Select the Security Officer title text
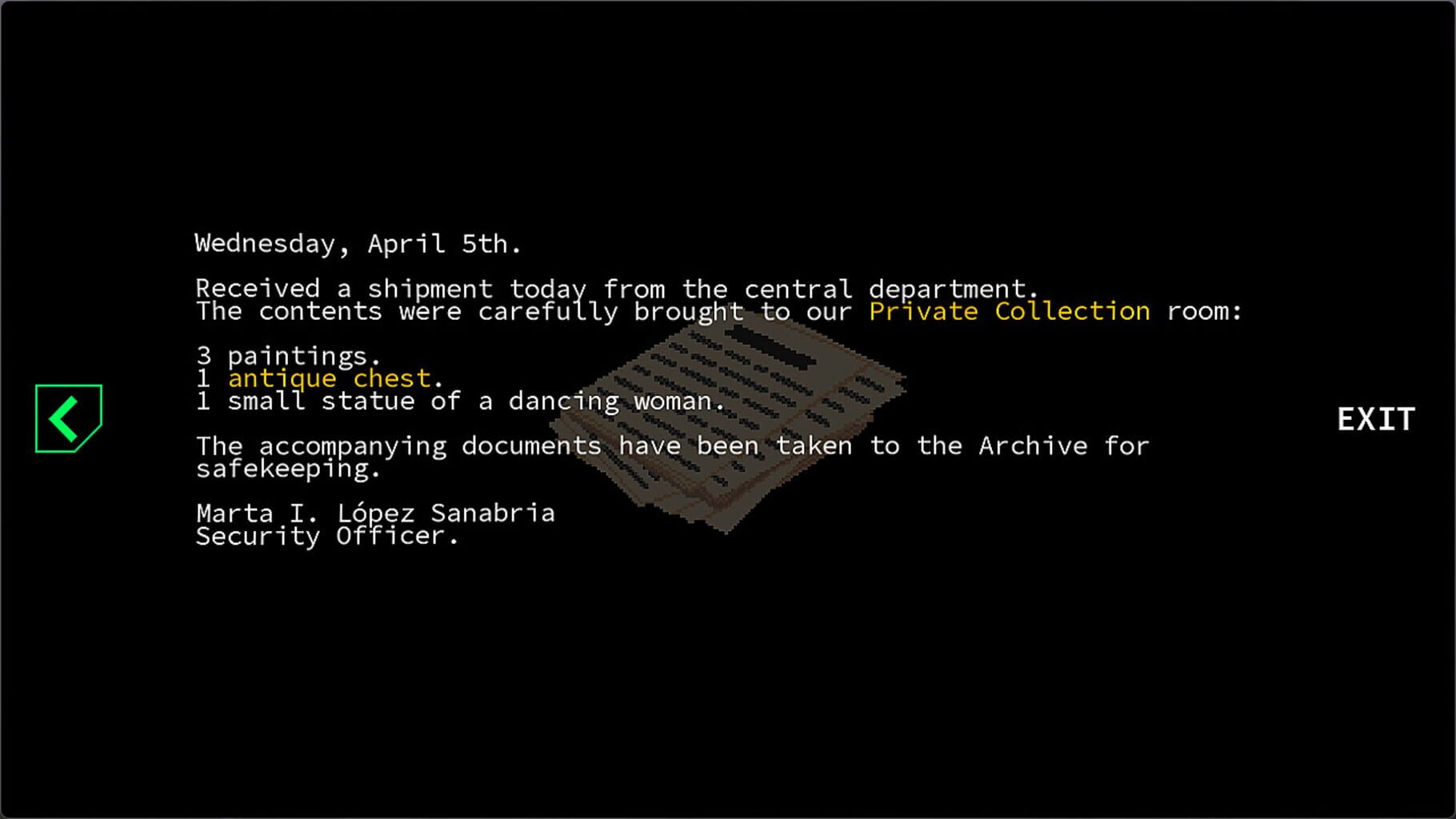The height and width of the screenshot is (819, 1456). pyautogui.click(x=327, y=536)
